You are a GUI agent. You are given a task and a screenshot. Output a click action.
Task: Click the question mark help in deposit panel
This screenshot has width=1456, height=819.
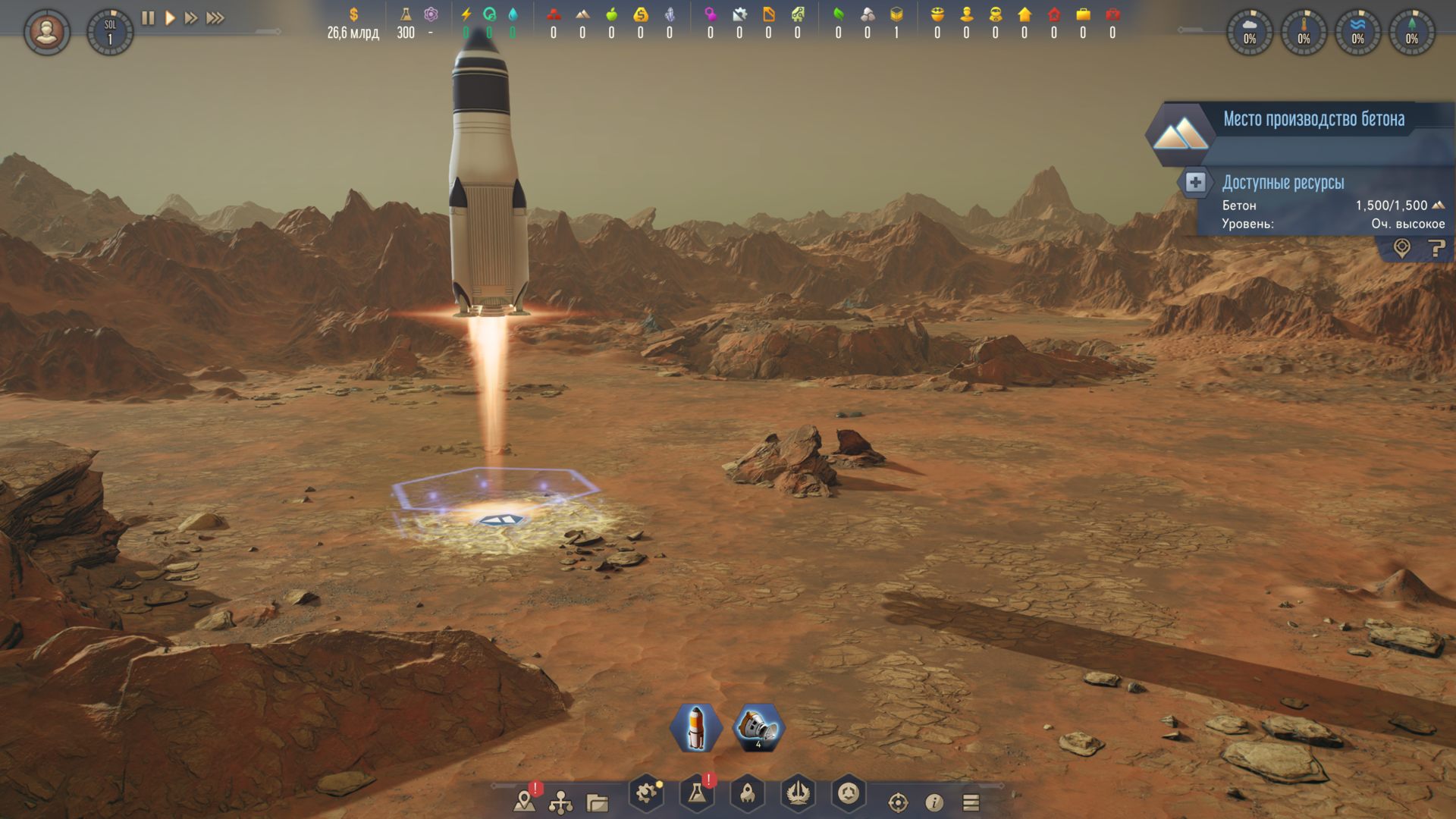tap(1436, 248)
